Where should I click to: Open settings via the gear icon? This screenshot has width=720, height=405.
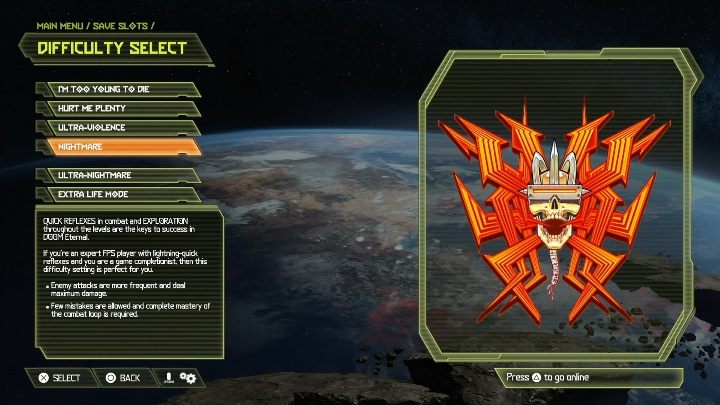point(188,378)
